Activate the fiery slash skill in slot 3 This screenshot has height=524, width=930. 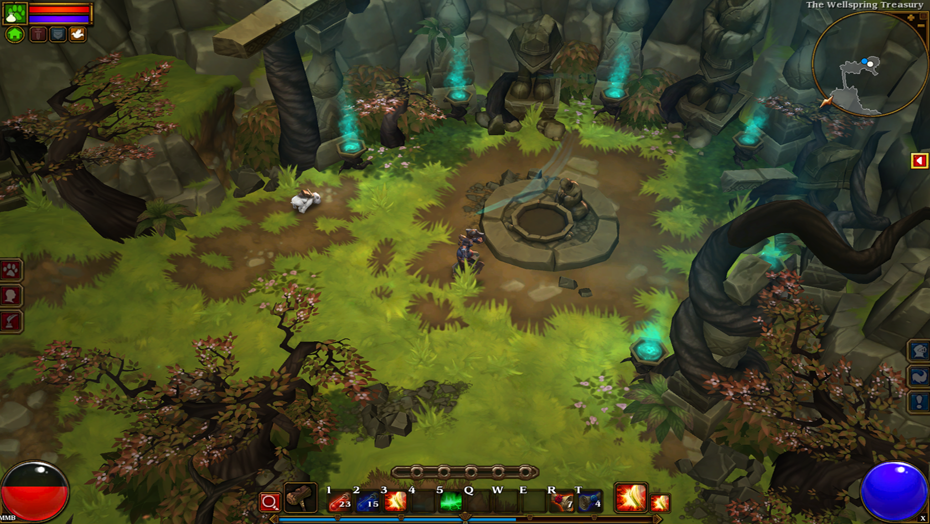click(396, 500)
